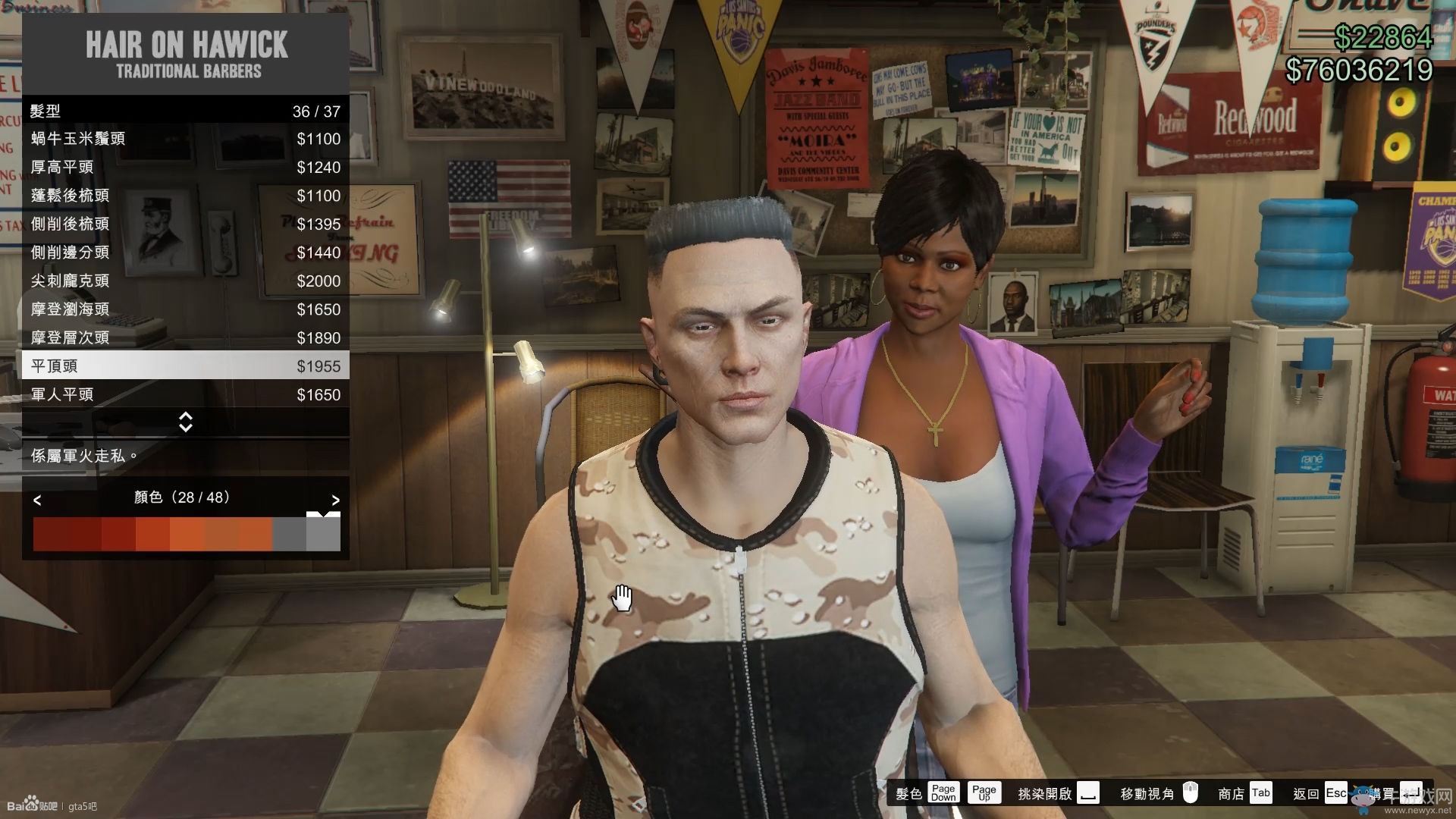Advance to the next hair color with right arrow

(335, 500)
